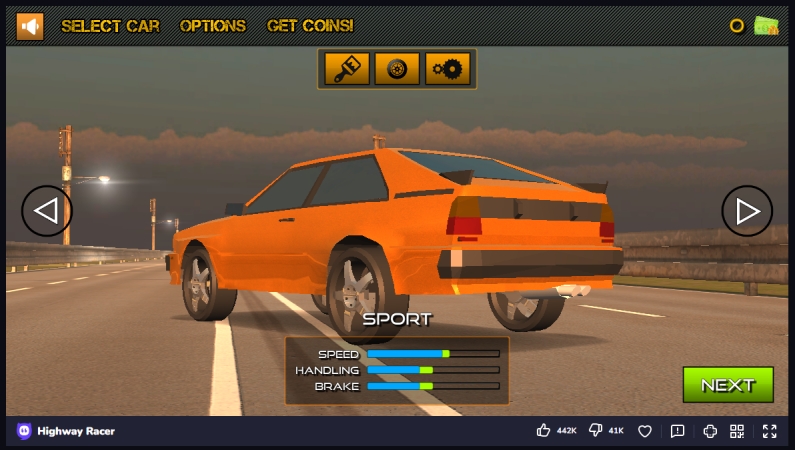Click the green NEXT button
This screenshot has width=795, height=450.
(728, 385)
